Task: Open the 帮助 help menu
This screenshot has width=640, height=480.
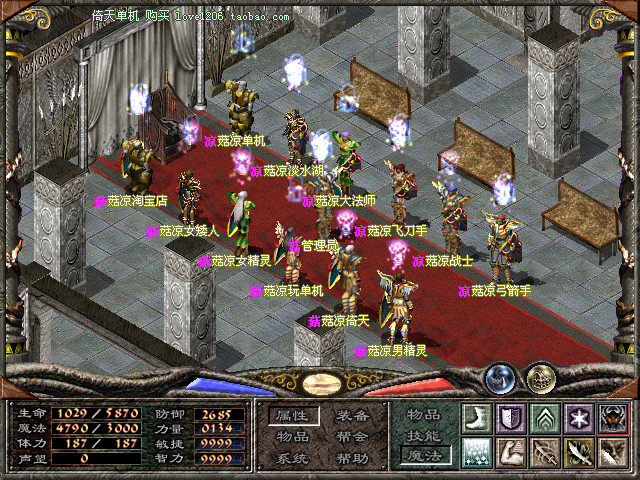Action: [352, 457]
